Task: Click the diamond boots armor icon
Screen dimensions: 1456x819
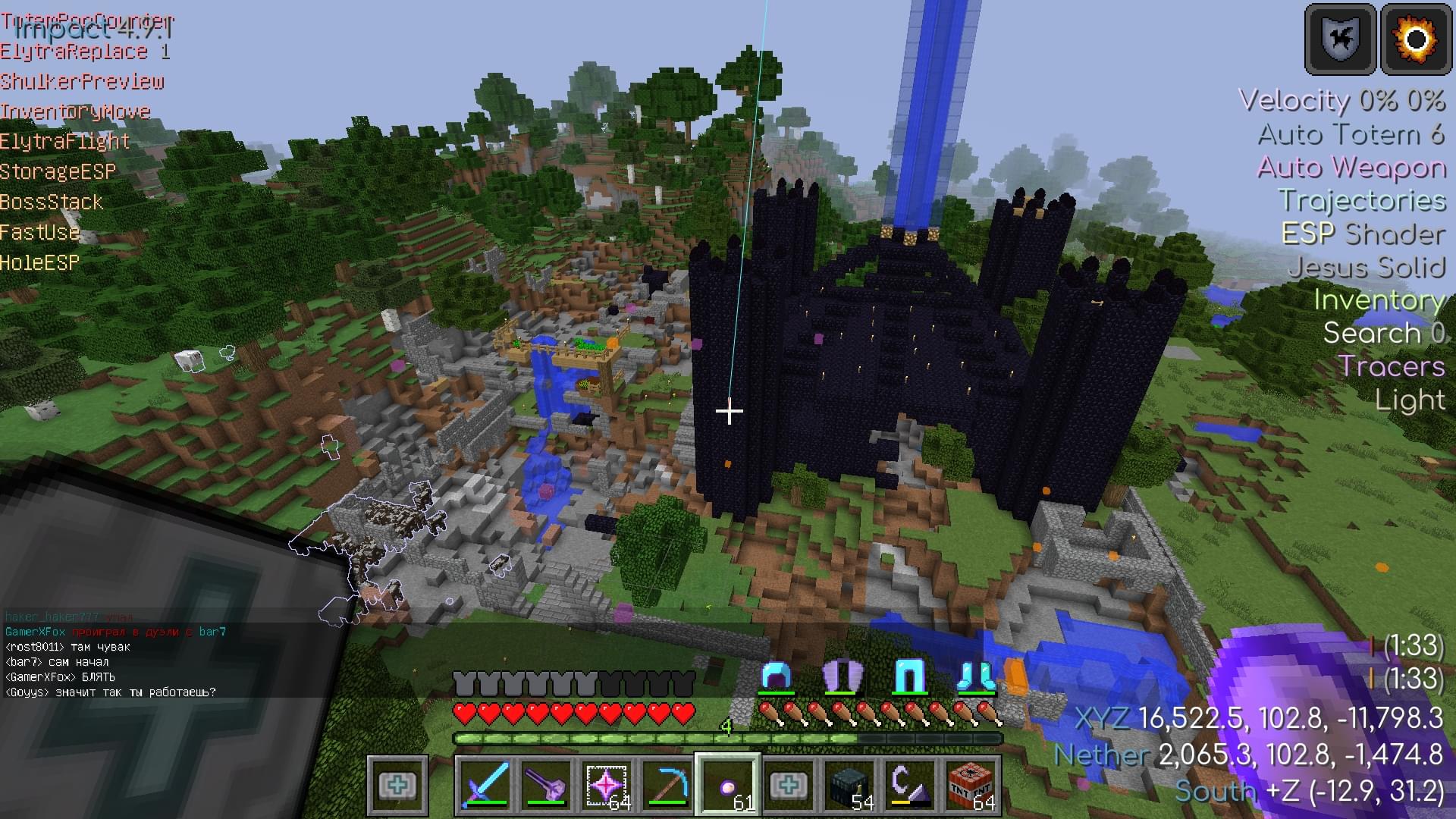Action: (975, 676)
